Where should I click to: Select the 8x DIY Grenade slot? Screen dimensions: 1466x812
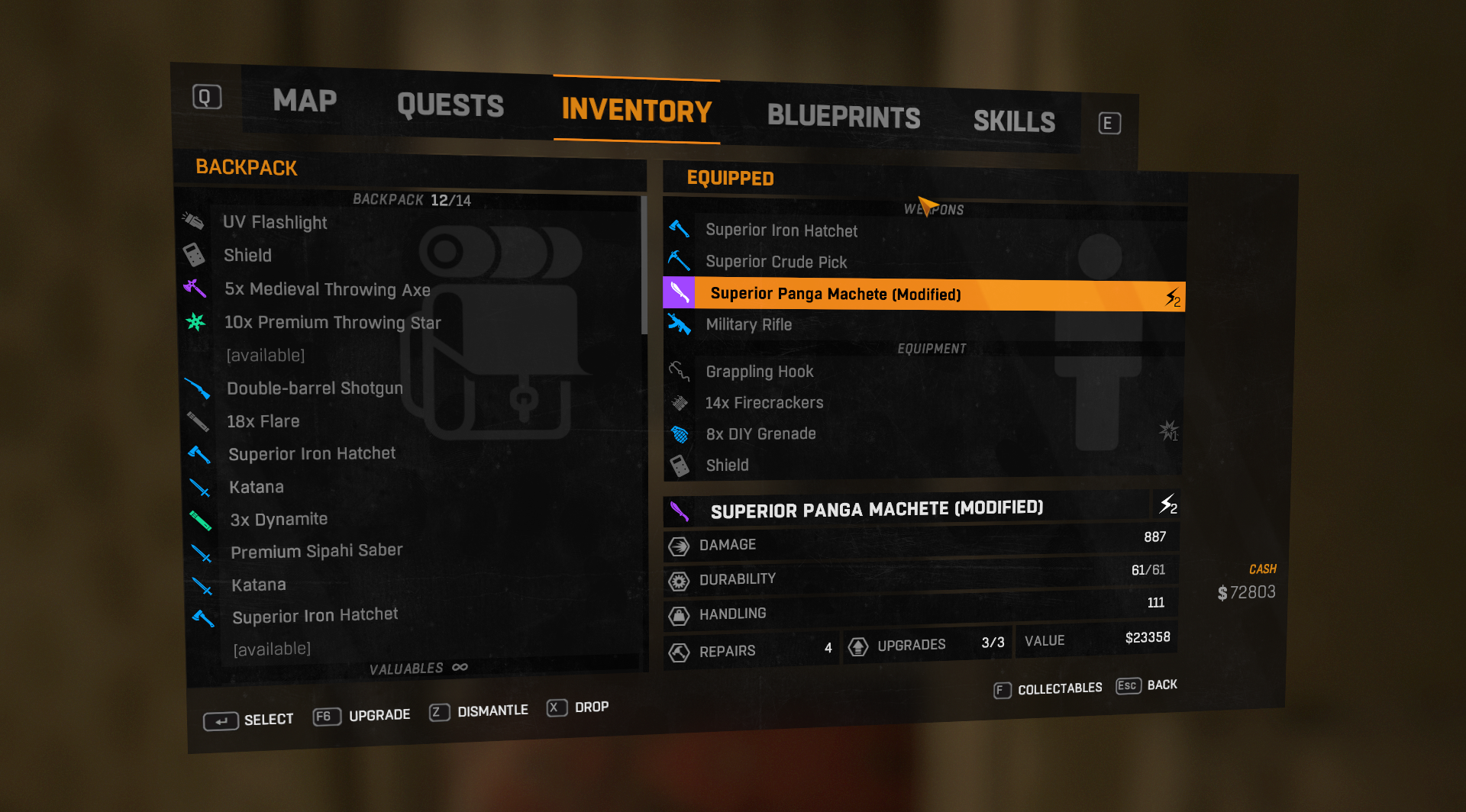[760, 434]
